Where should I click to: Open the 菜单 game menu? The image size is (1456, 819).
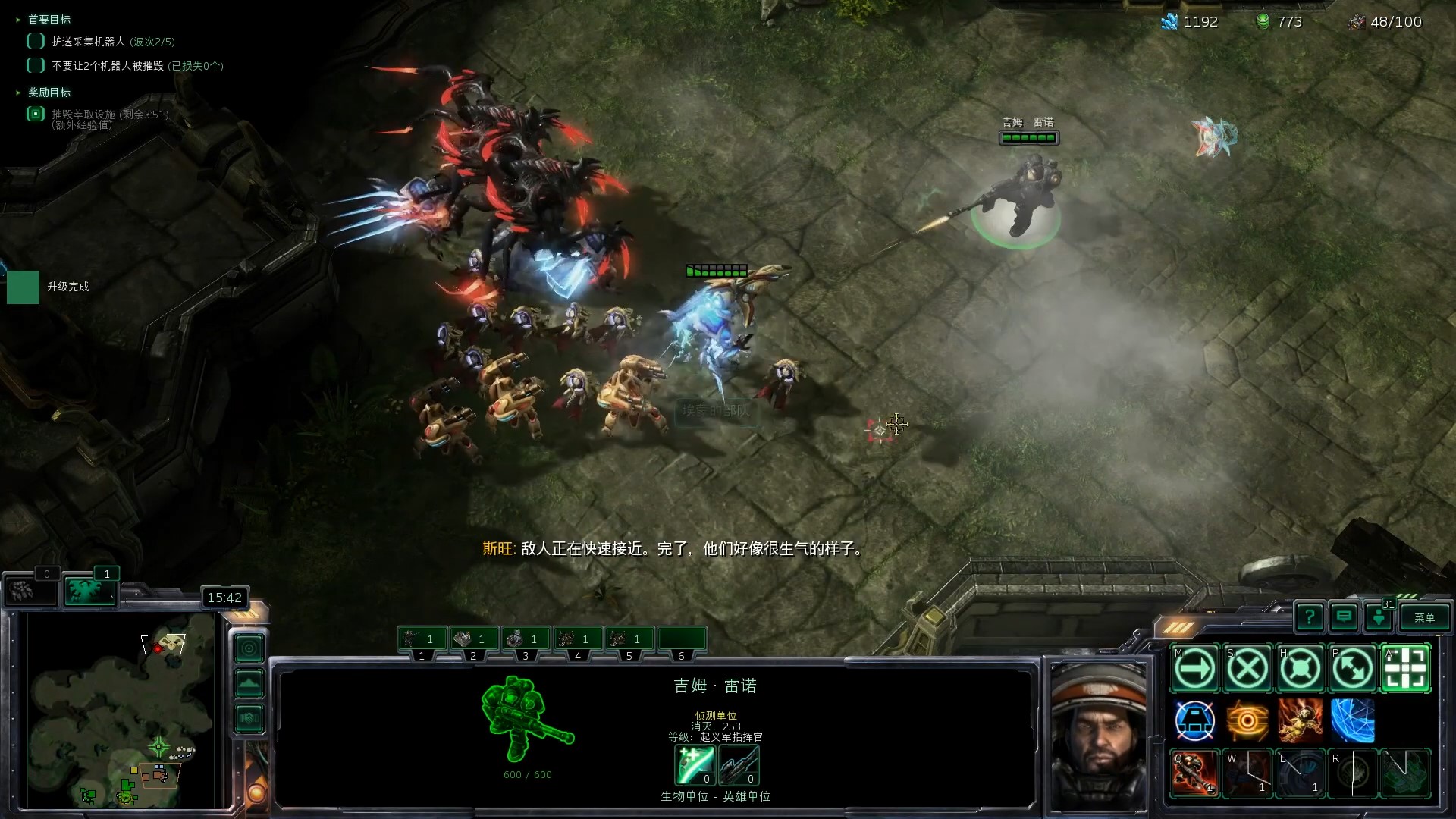(x=1424, y=617)
